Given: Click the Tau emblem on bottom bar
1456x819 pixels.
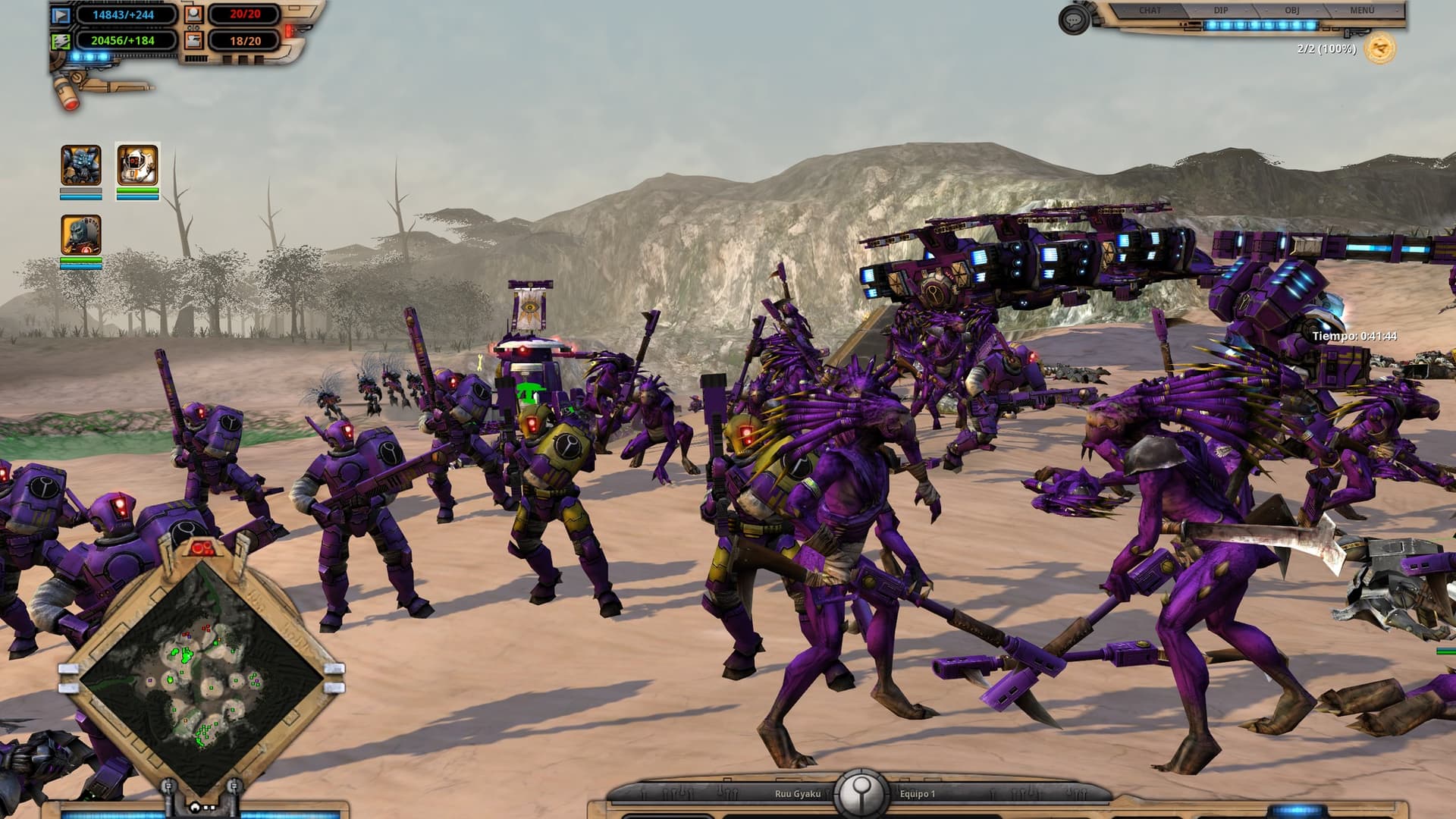Looking at the screenshot, I should point(861,793).
